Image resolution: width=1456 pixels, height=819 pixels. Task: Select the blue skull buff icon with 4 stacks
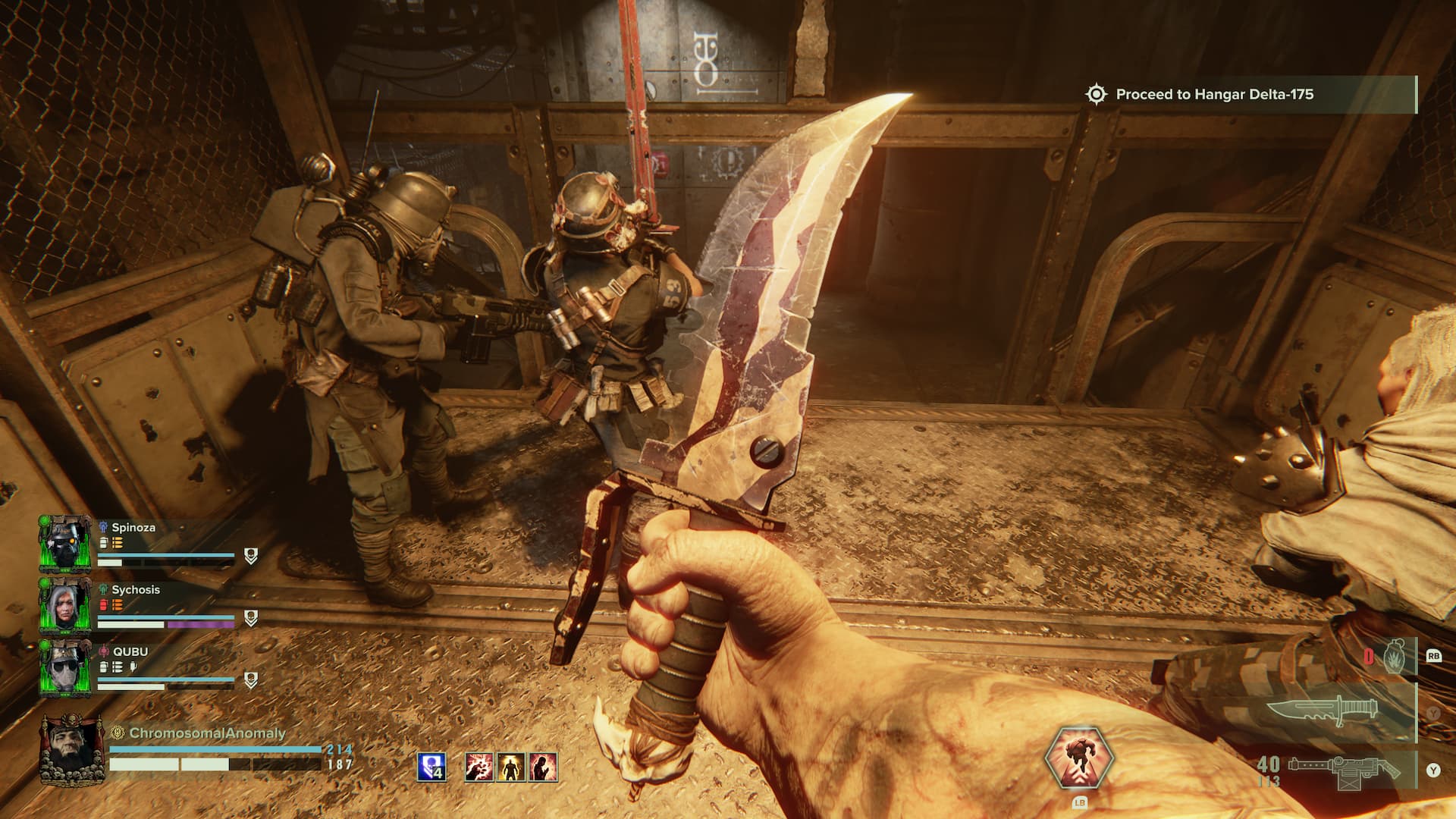coord(431,767)
